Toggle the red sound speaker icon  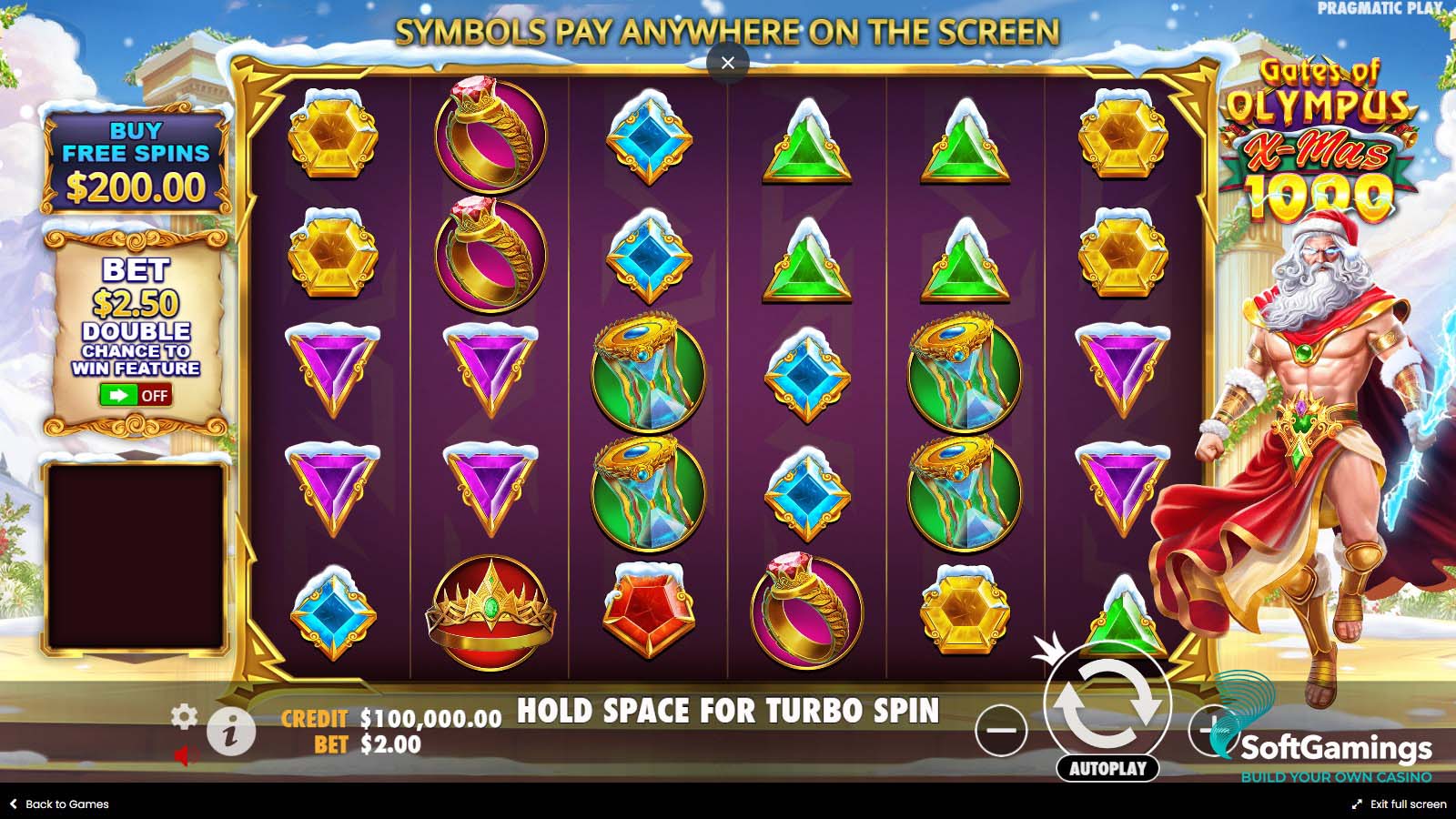click(184, 755)
